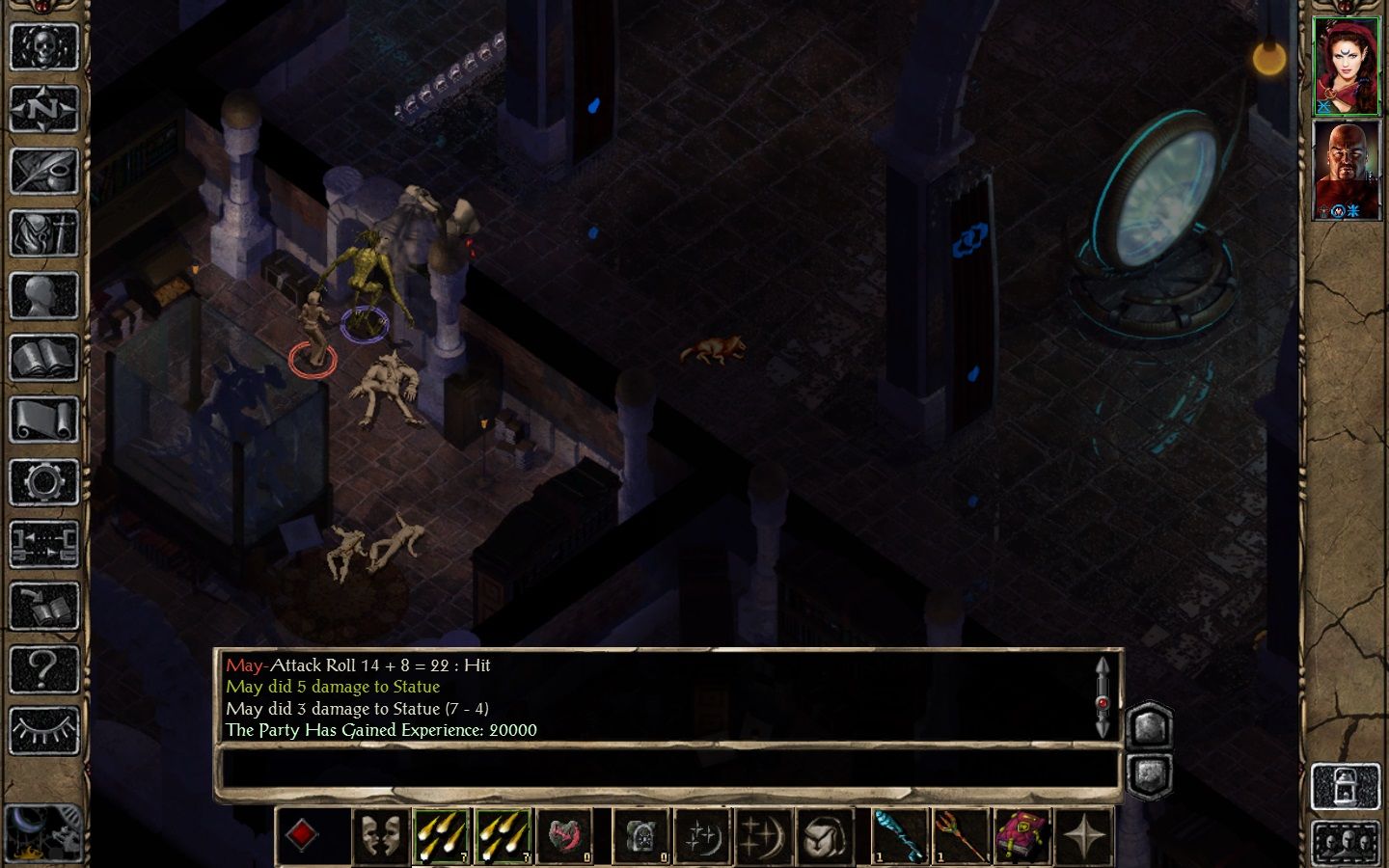Click the two masks dialogue button
1389x868 pixels.
point(378,835)
